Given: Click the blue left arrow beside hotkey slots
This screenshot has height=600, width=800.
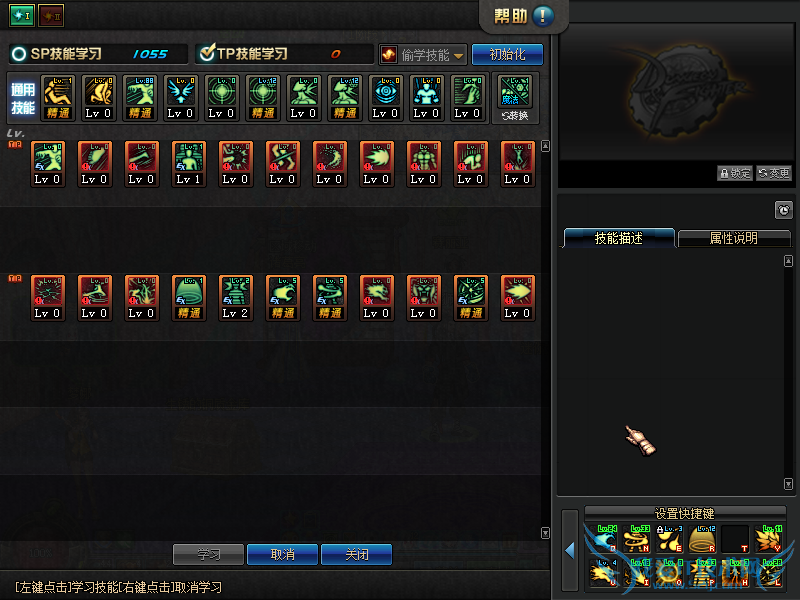Looking at the screenshot, I should click(569, 551).
